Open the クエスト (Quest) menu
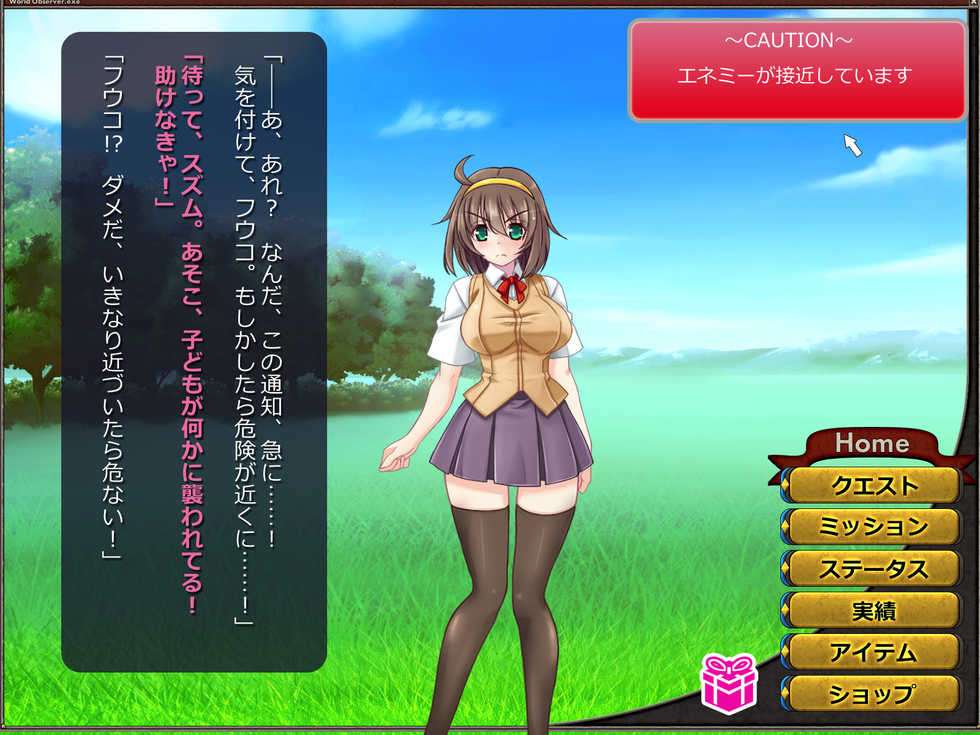The image size is (980, 735). pos(873,486)
